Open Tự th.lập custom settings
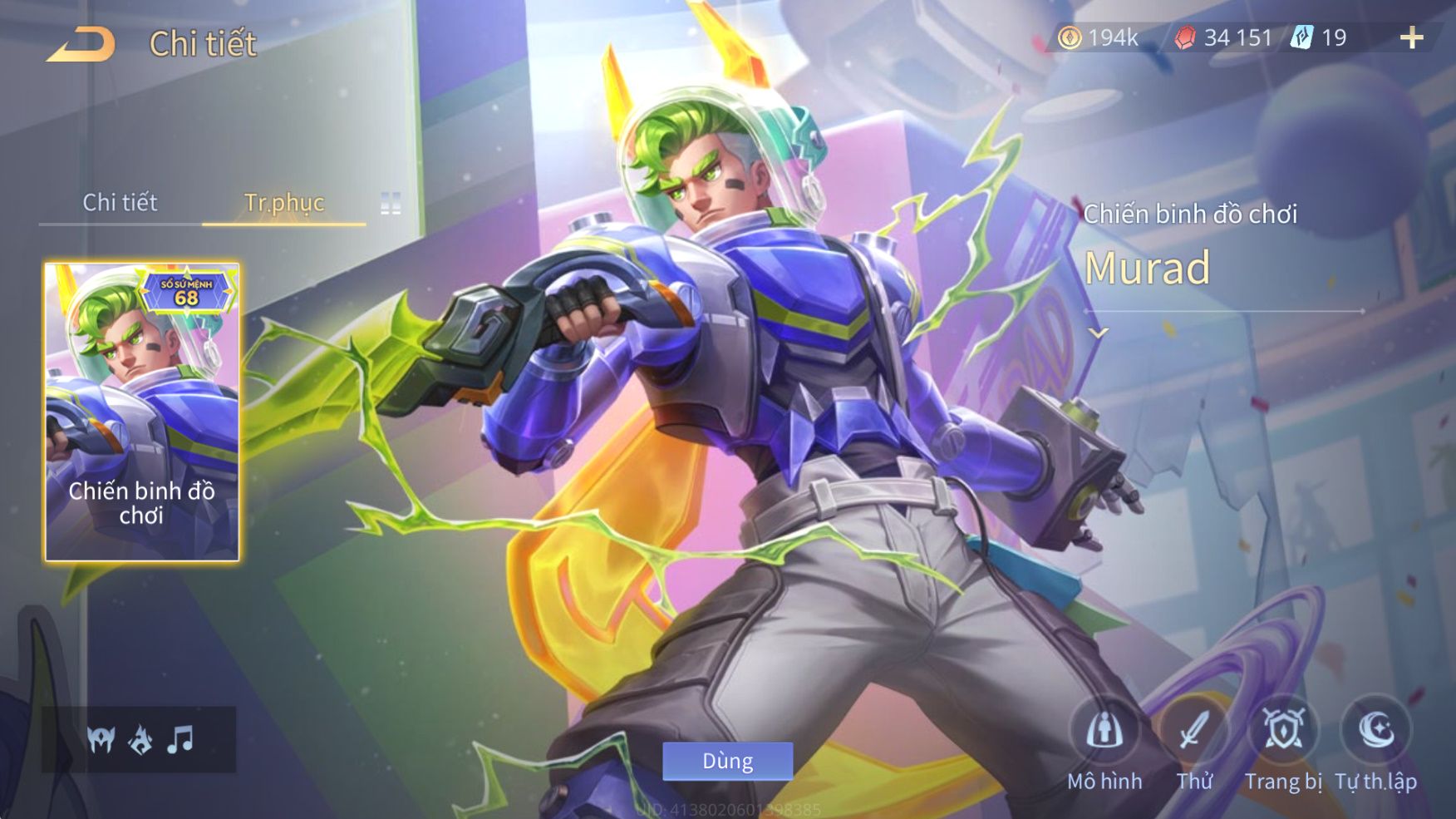 1375,732
